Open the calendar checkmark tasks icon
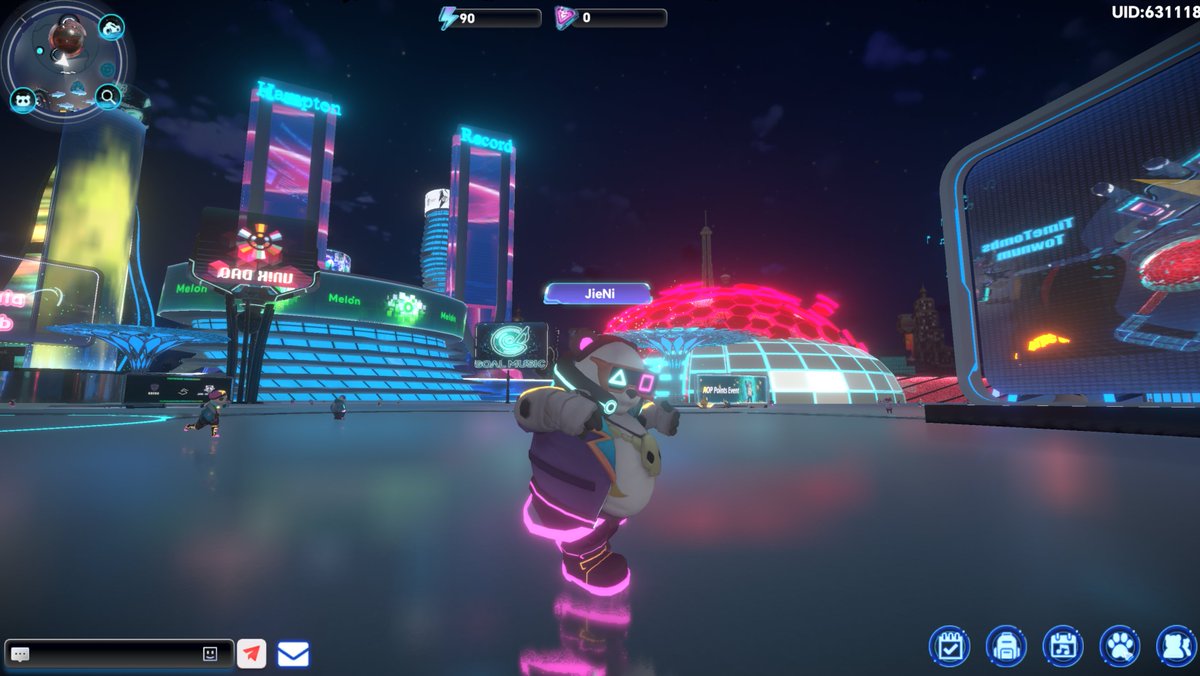The width and height of the screenshot is (1200, 676). tap(948, 646)
